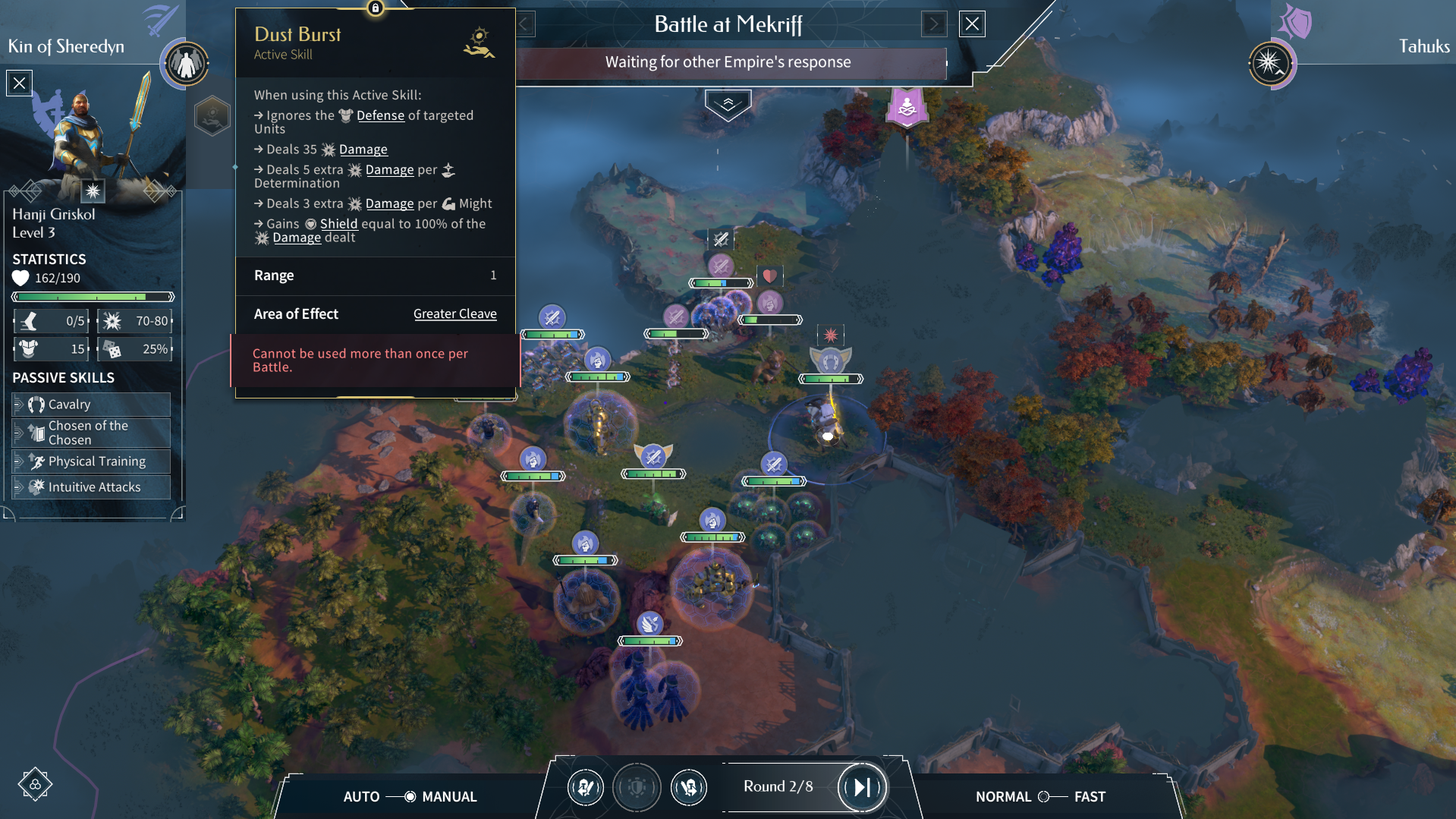Expand the Chosen of the Chosen passive

pos(91,433)
